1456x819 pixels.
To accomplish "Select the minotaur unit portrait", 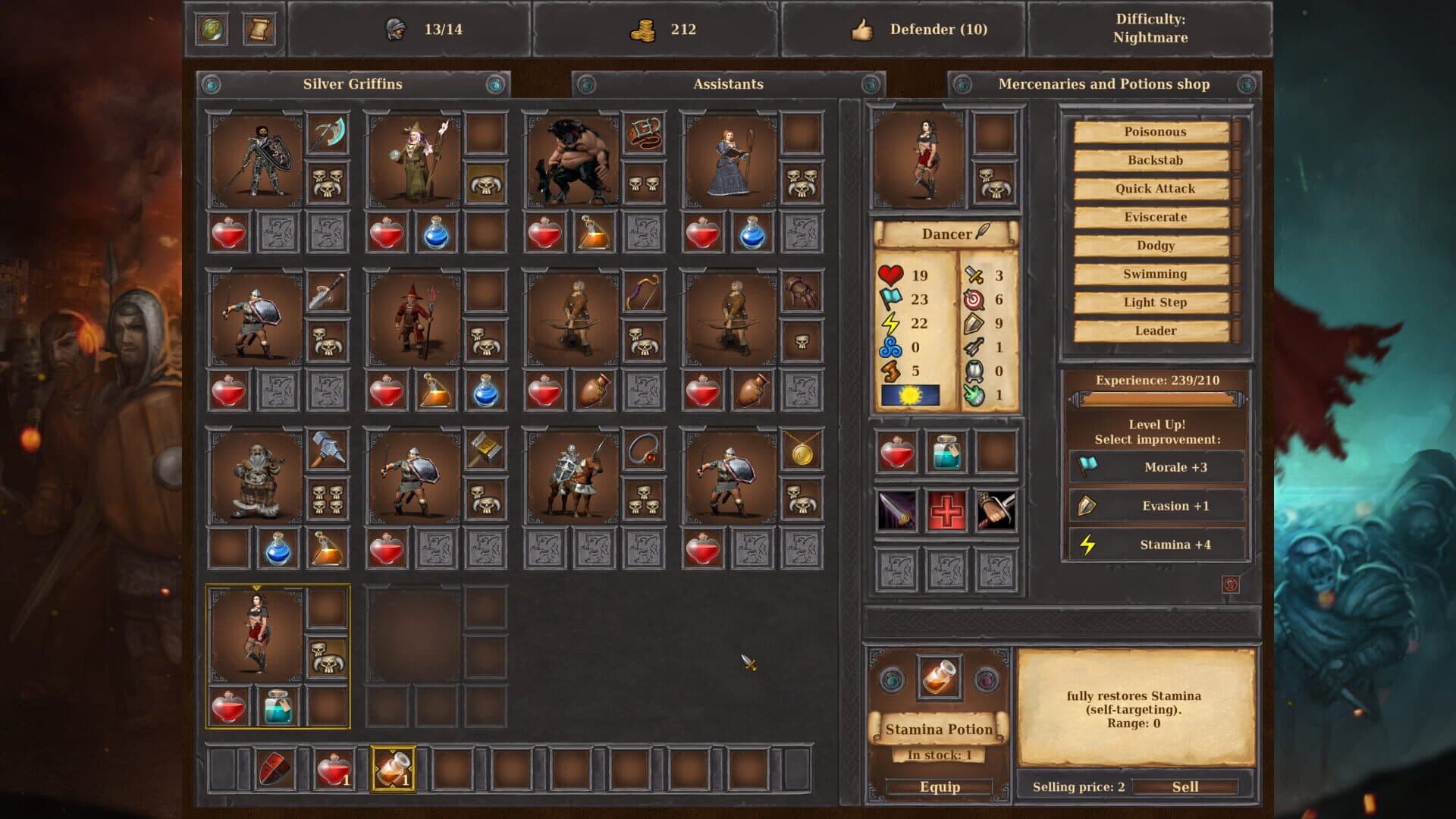I will point(572,161).
